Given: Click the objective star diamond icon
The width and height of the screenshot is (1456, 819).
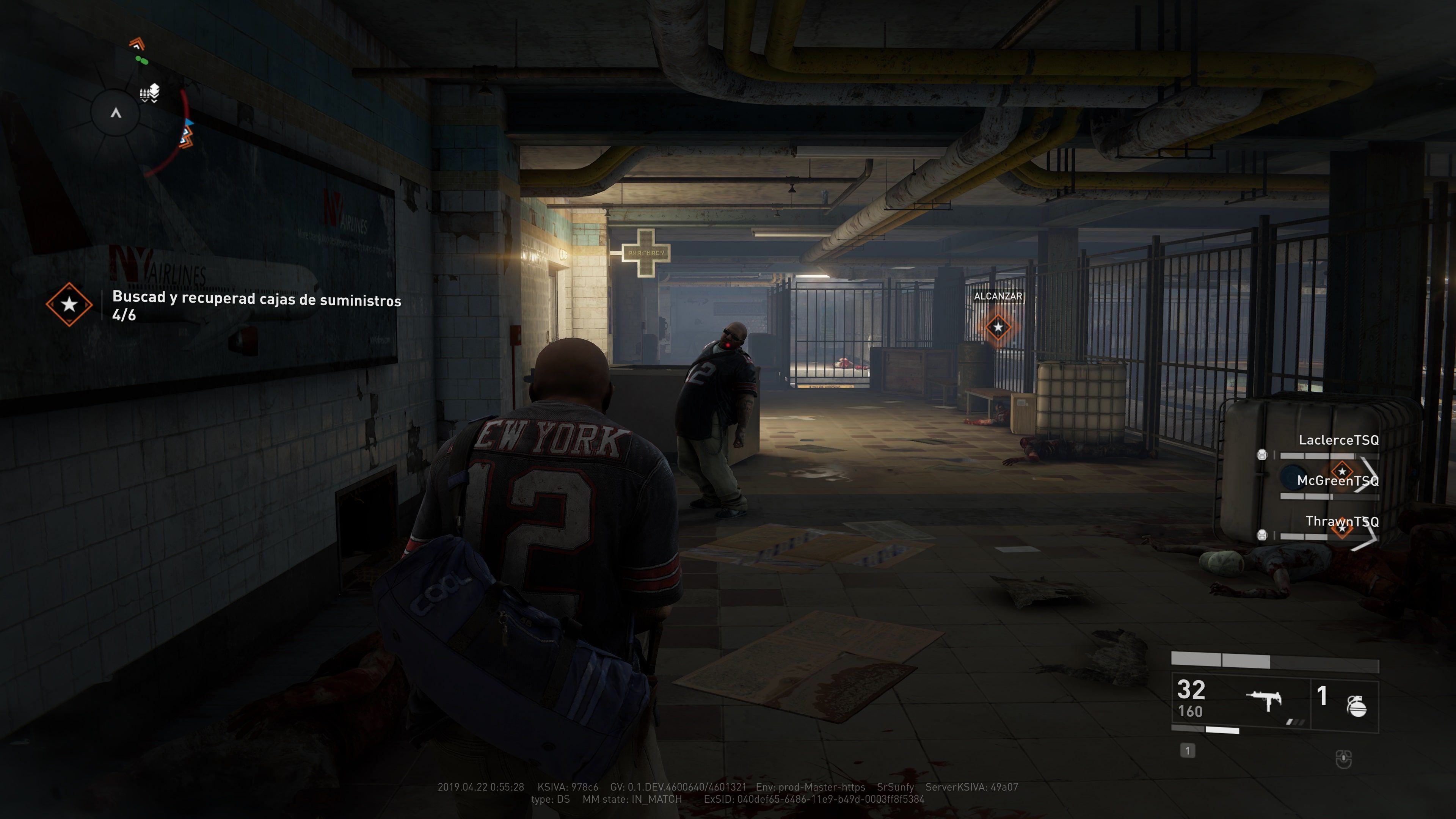Looking at the screenshot, I should (69, 304).
